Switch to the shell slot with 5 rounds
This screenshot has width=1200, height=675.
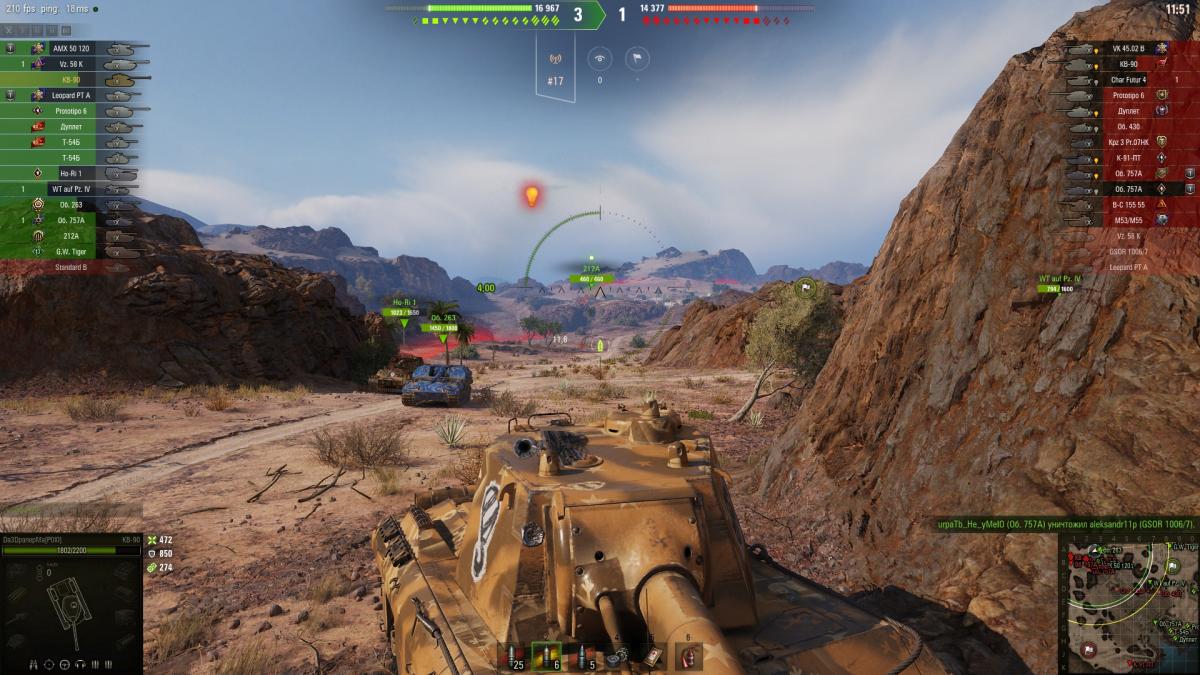pos(580,657)
